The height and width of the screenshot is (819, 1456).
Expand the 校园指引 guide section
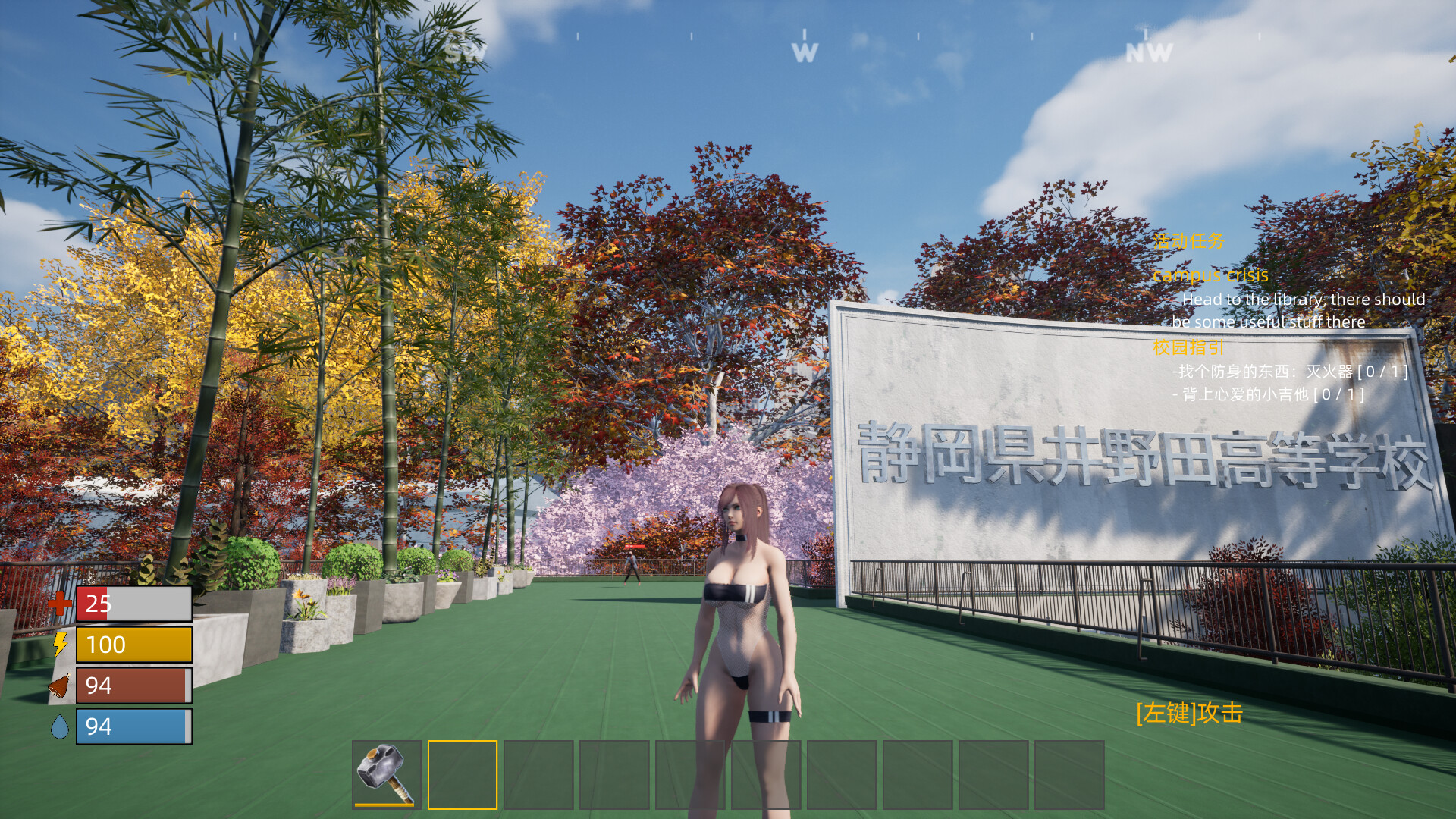(x=1186, y=347)
